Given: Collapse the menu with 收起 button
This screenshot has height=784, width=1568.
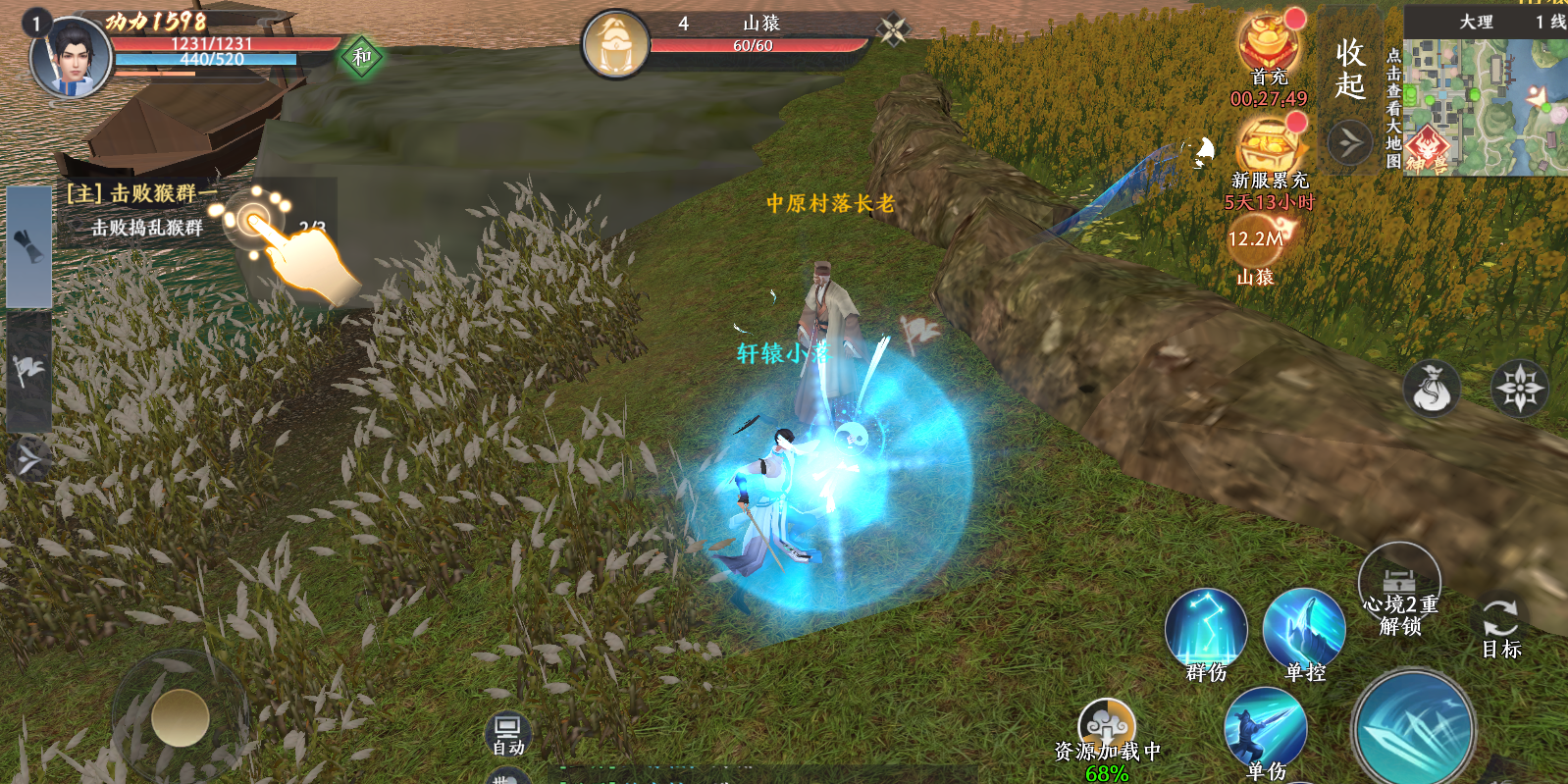Looking at the screenshot, I should pos(1350,69).
